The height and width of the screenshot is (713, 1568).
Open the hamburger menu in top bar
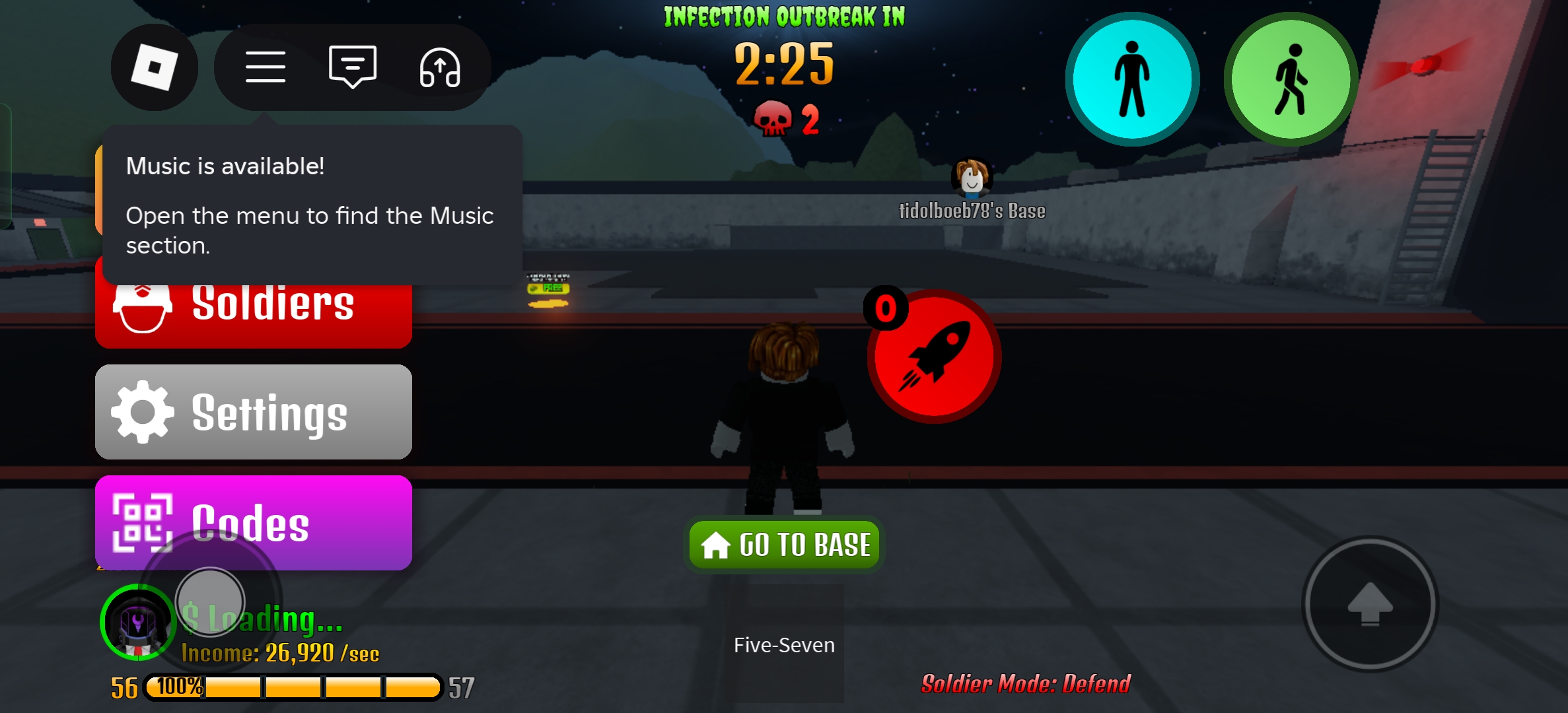pos(266,67)
